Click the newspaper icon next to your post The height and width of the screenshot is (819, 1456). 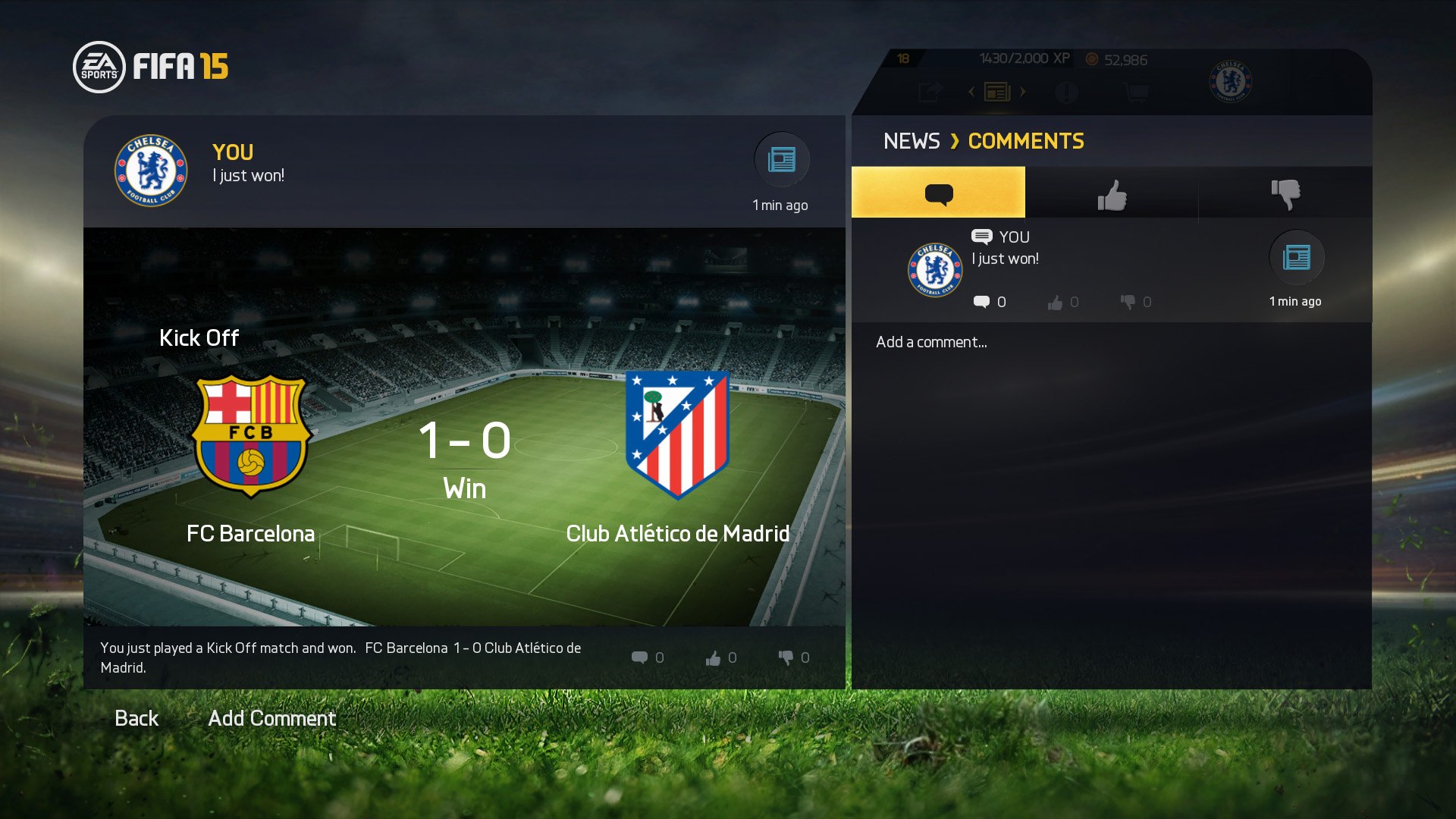tap(781, 160)
